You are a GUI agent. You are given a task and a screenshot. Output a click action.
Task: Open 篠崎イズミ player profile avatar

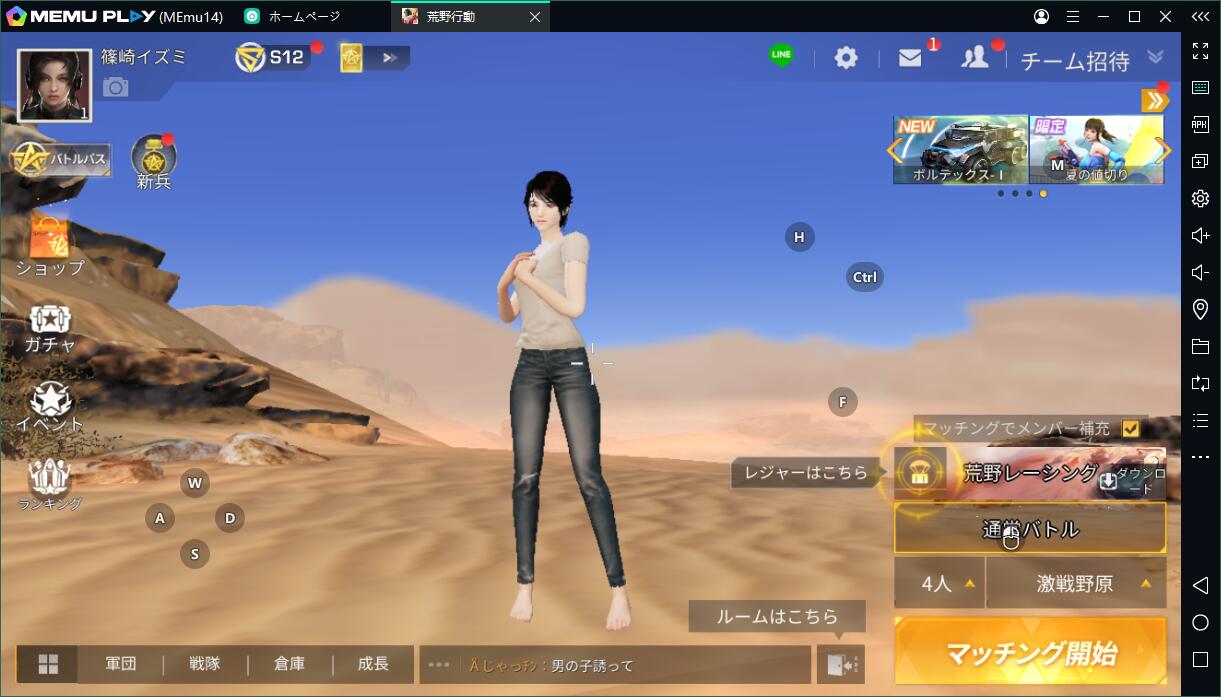coord(55,86)
